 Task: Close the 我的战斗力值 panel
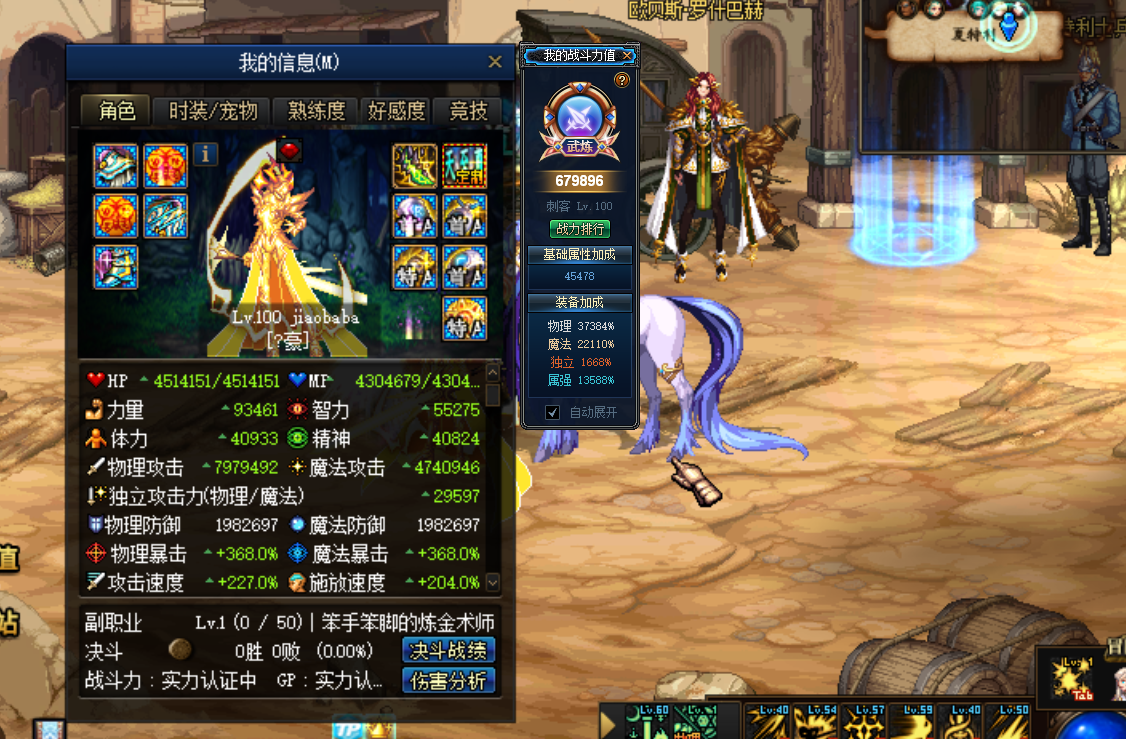click(x=627, y=55)
